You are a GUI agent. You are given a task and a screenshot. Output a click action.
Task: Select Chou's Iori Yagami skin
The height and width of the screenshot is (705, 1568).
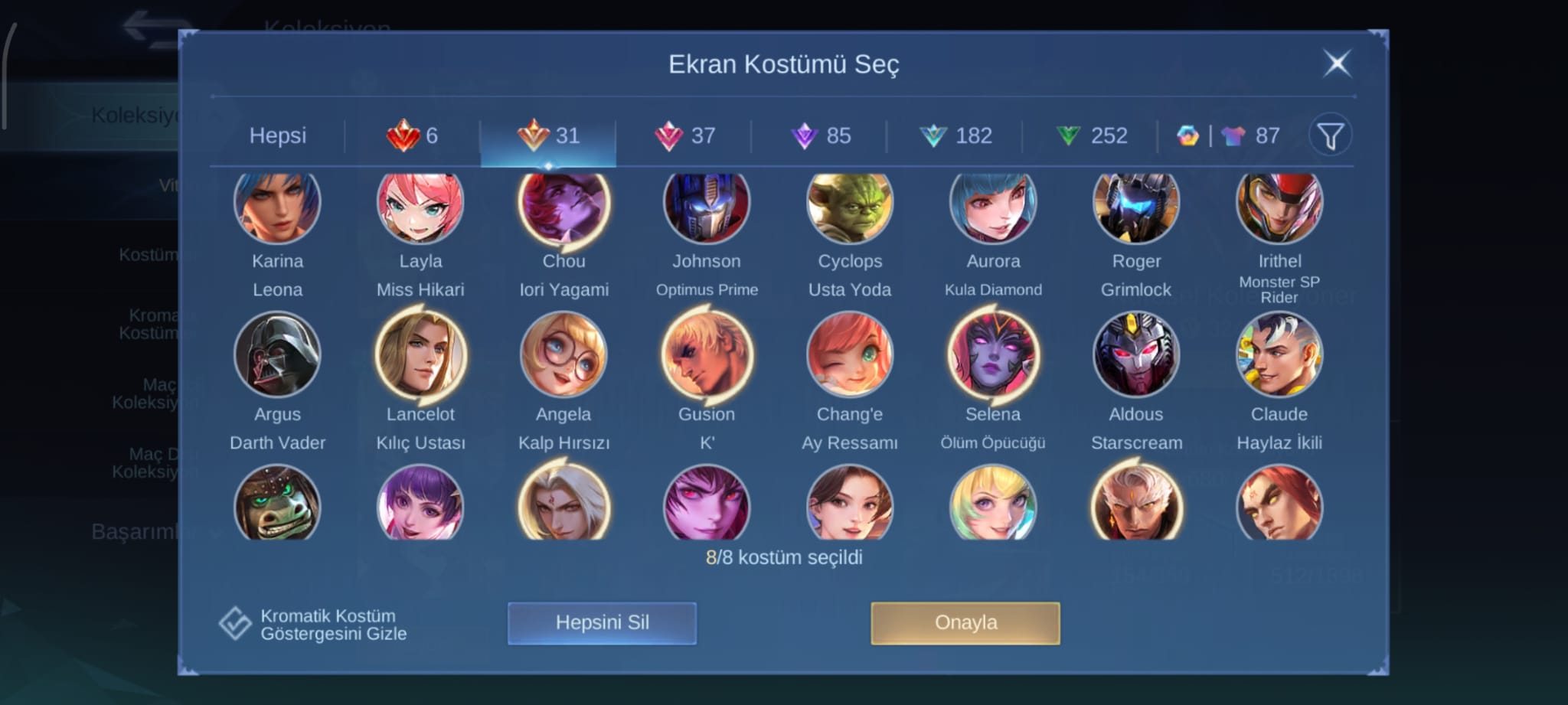[x=563, y=207]
